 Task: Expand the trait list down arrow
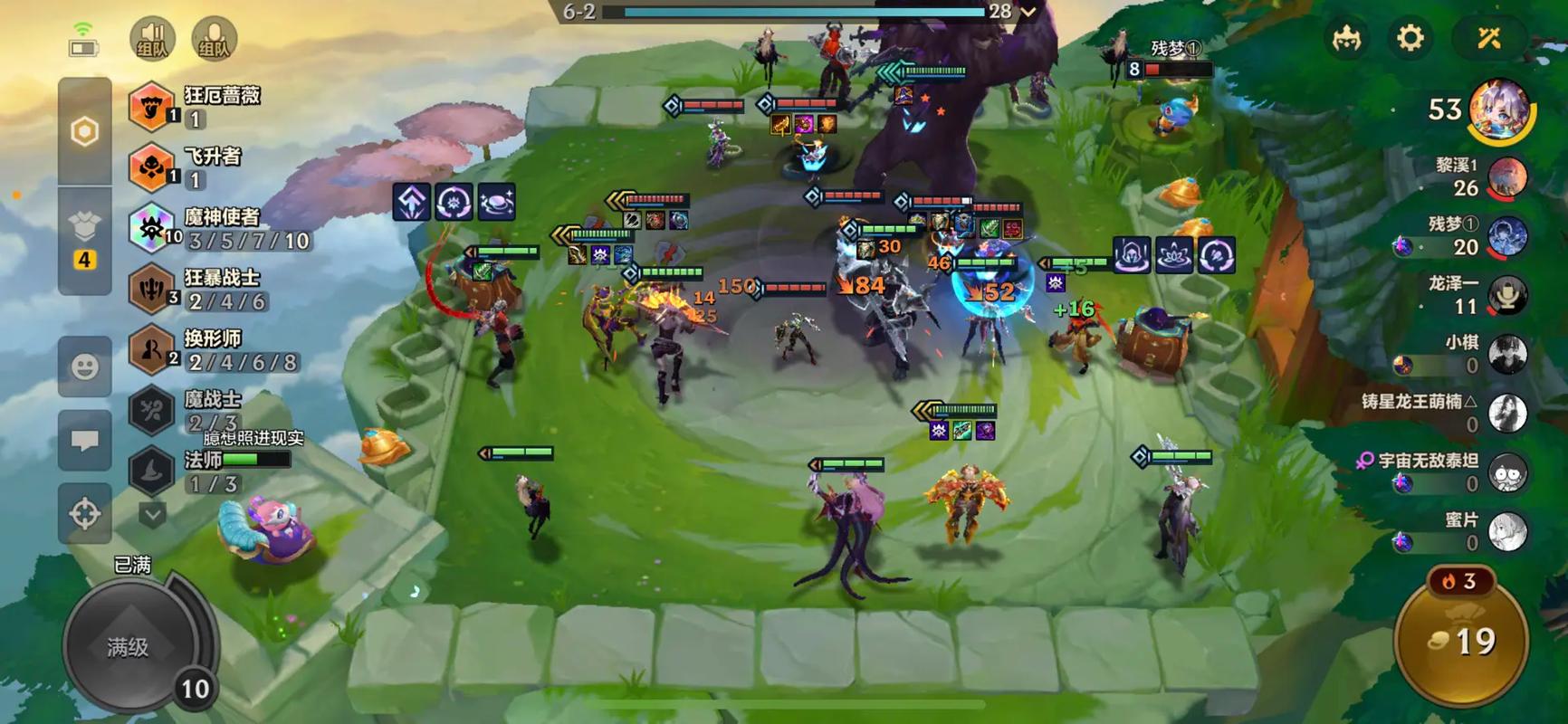click(x=152, y=515)
